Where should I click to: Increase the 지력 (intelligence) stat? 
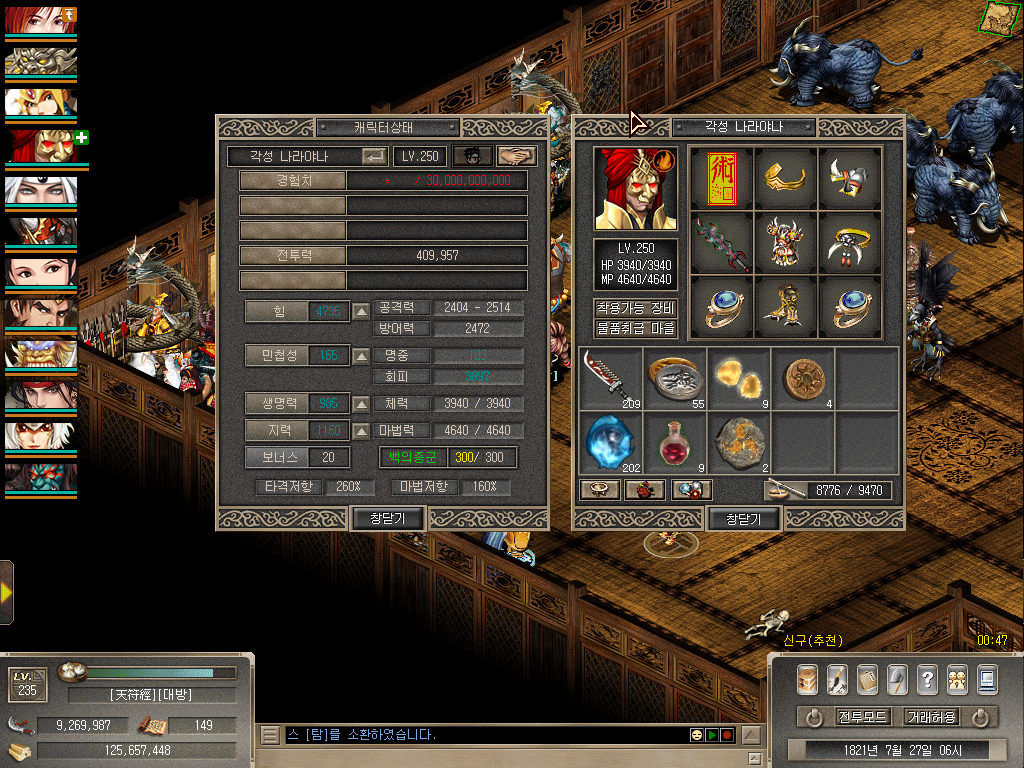[x=361, y=431]
